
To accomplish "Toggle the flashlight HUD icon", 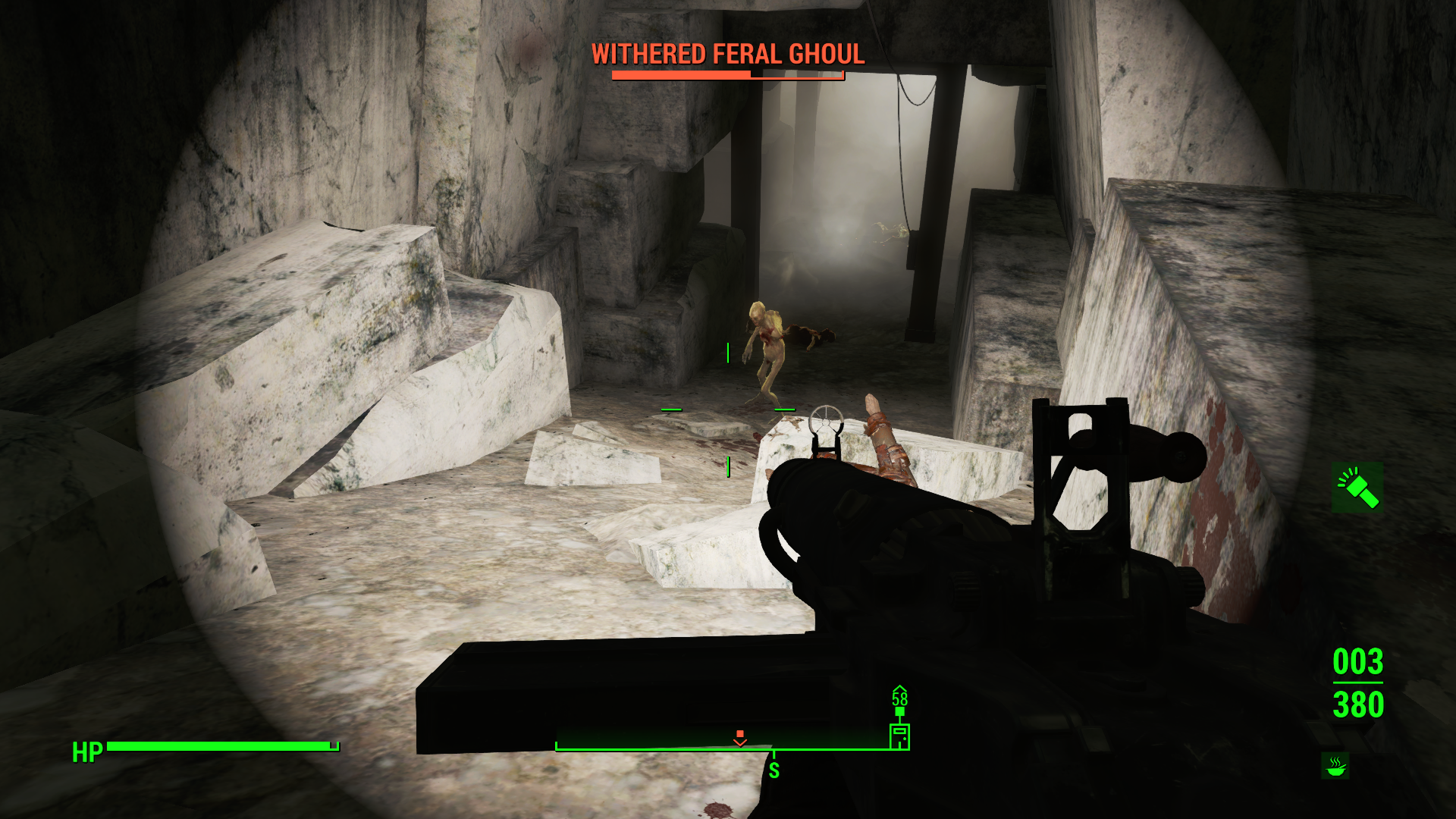I will coord(1357,488).
